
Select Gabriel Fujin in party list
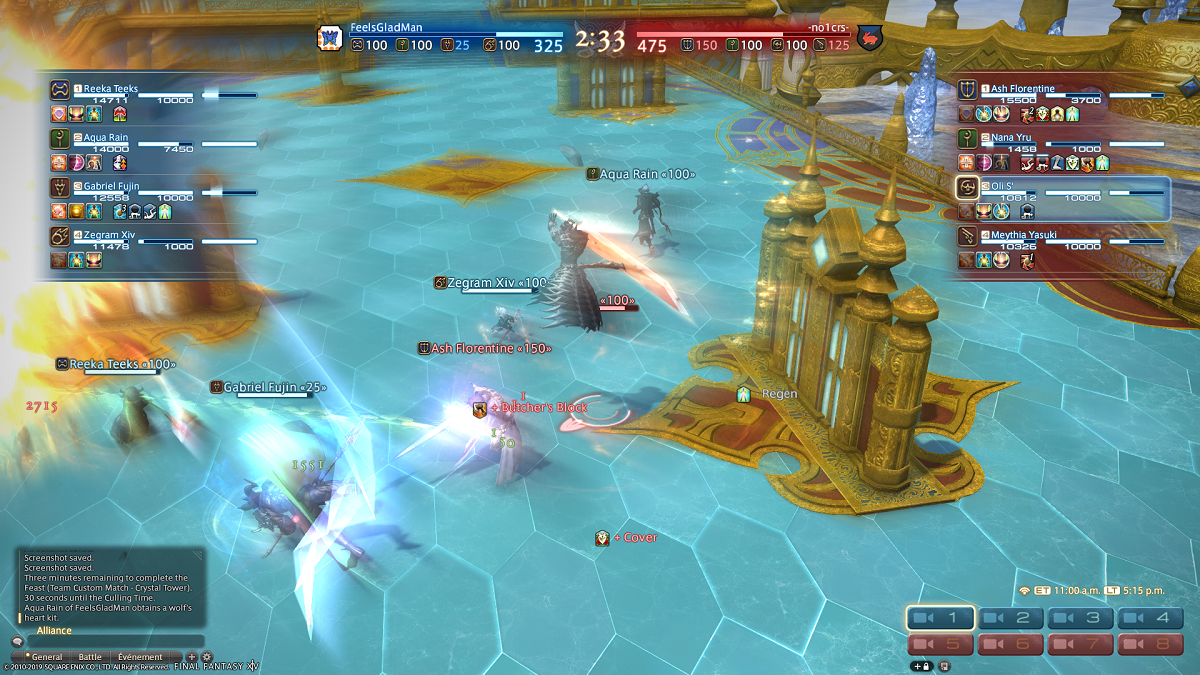(111, 186)
